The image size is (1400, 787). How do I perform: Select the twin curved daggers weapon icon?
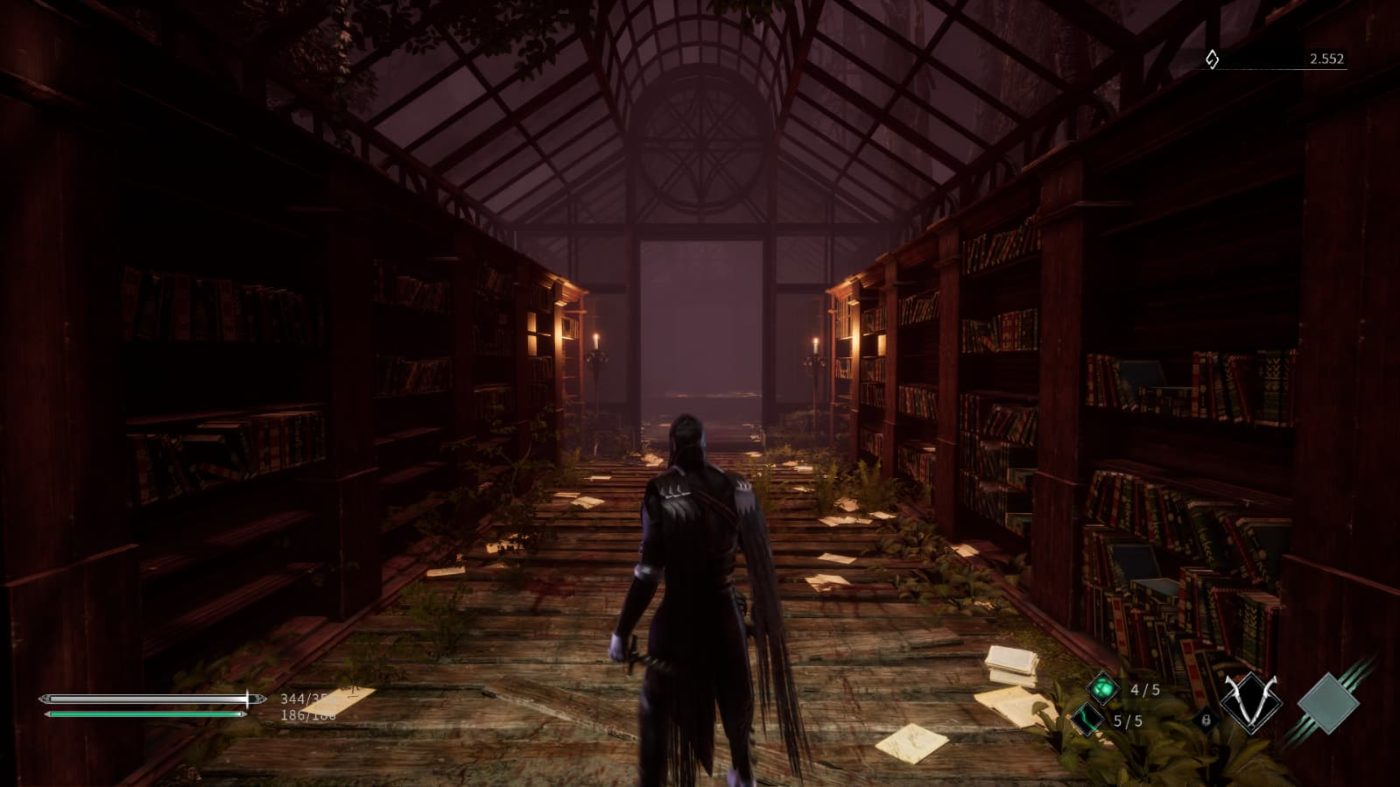click(x=1250, y=701)
